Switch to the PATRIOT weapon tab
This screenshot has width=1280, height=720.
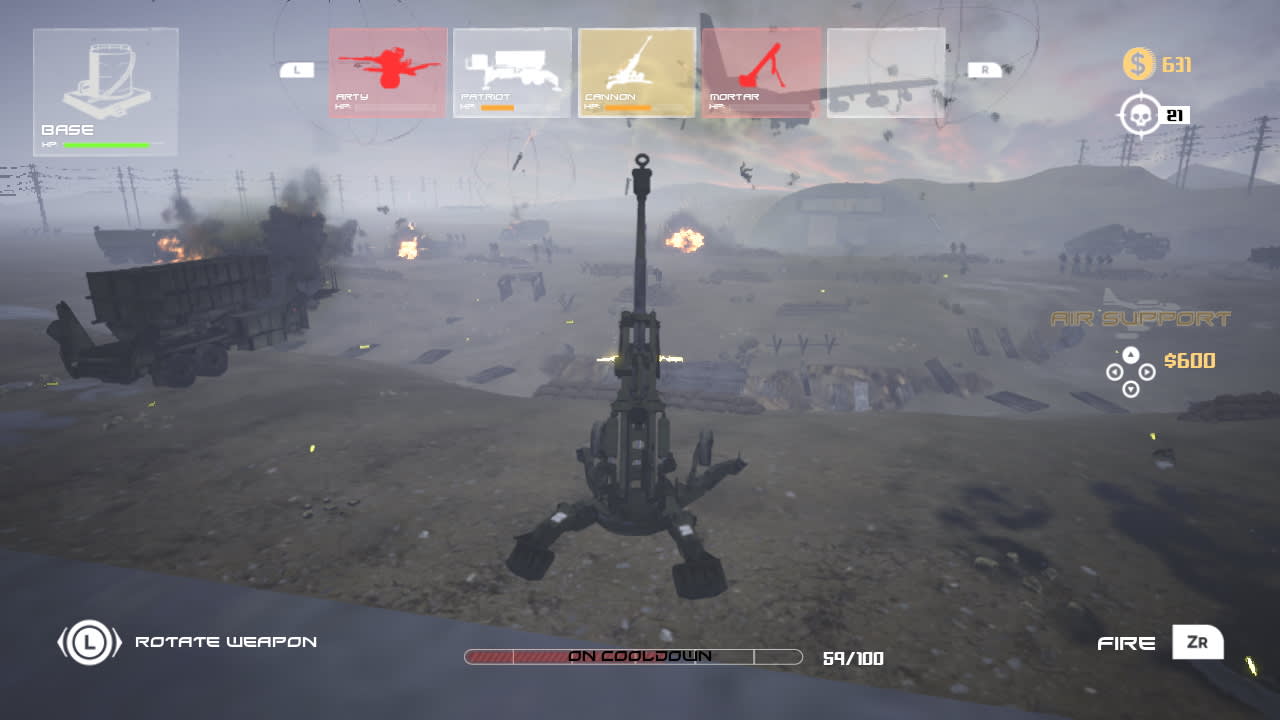pyautogui.click(x=512, y=70)
